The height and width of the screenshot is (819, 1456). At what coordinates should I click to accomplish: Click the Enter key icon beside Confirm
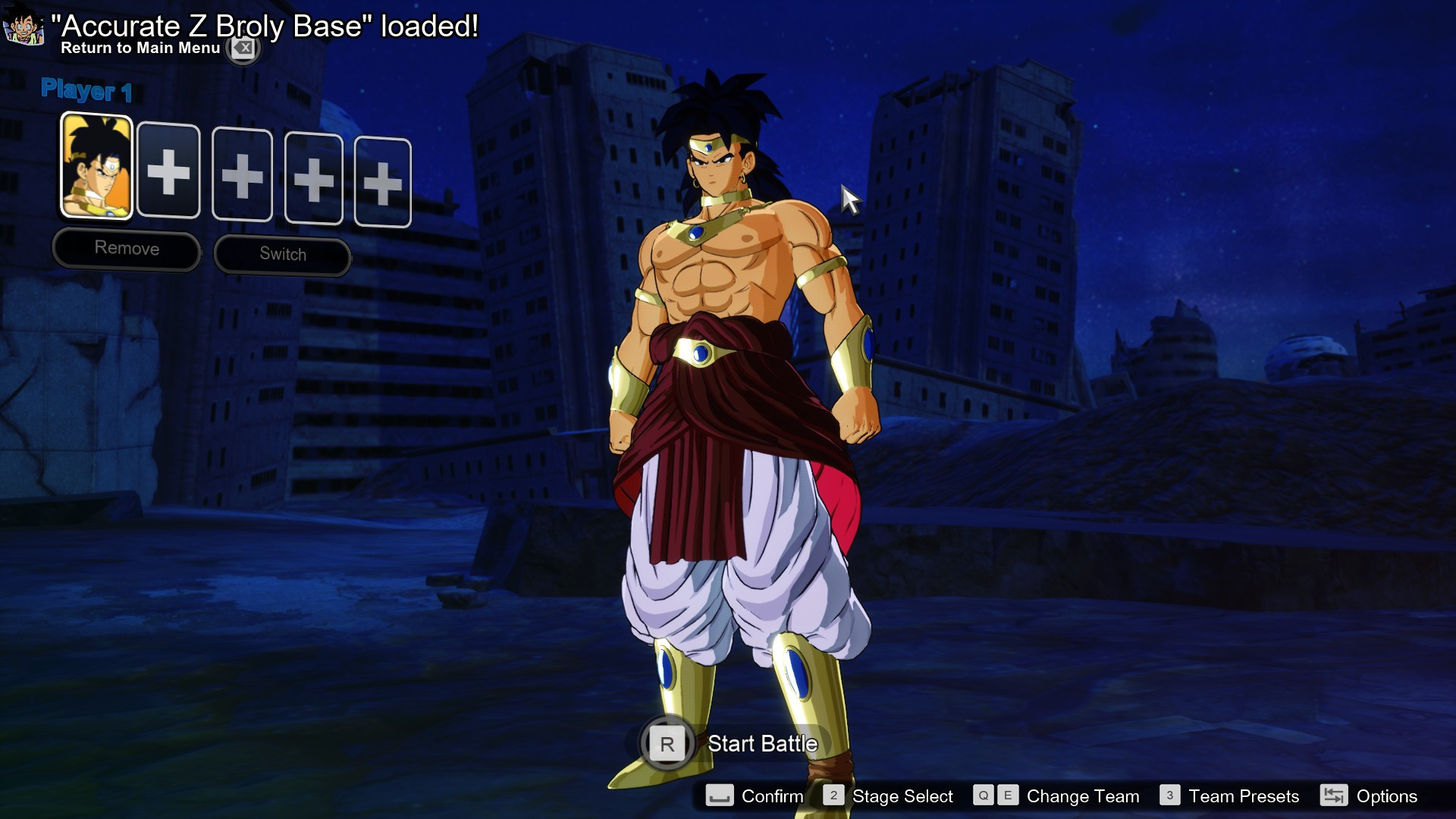(x=720, y=796)
